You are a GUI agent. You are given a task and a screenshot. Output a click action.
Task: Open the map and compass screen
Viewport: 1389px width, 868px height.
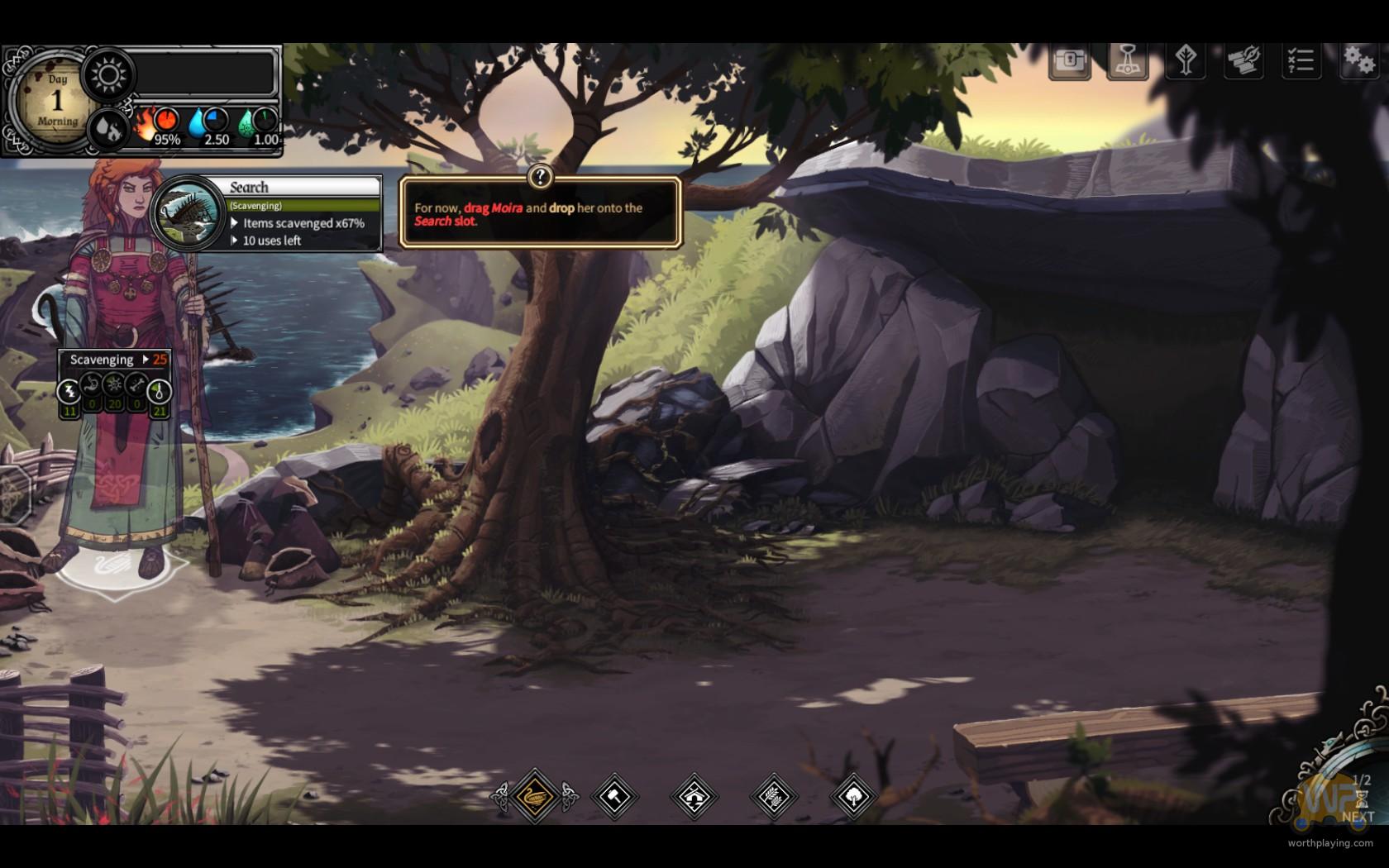1243,61
